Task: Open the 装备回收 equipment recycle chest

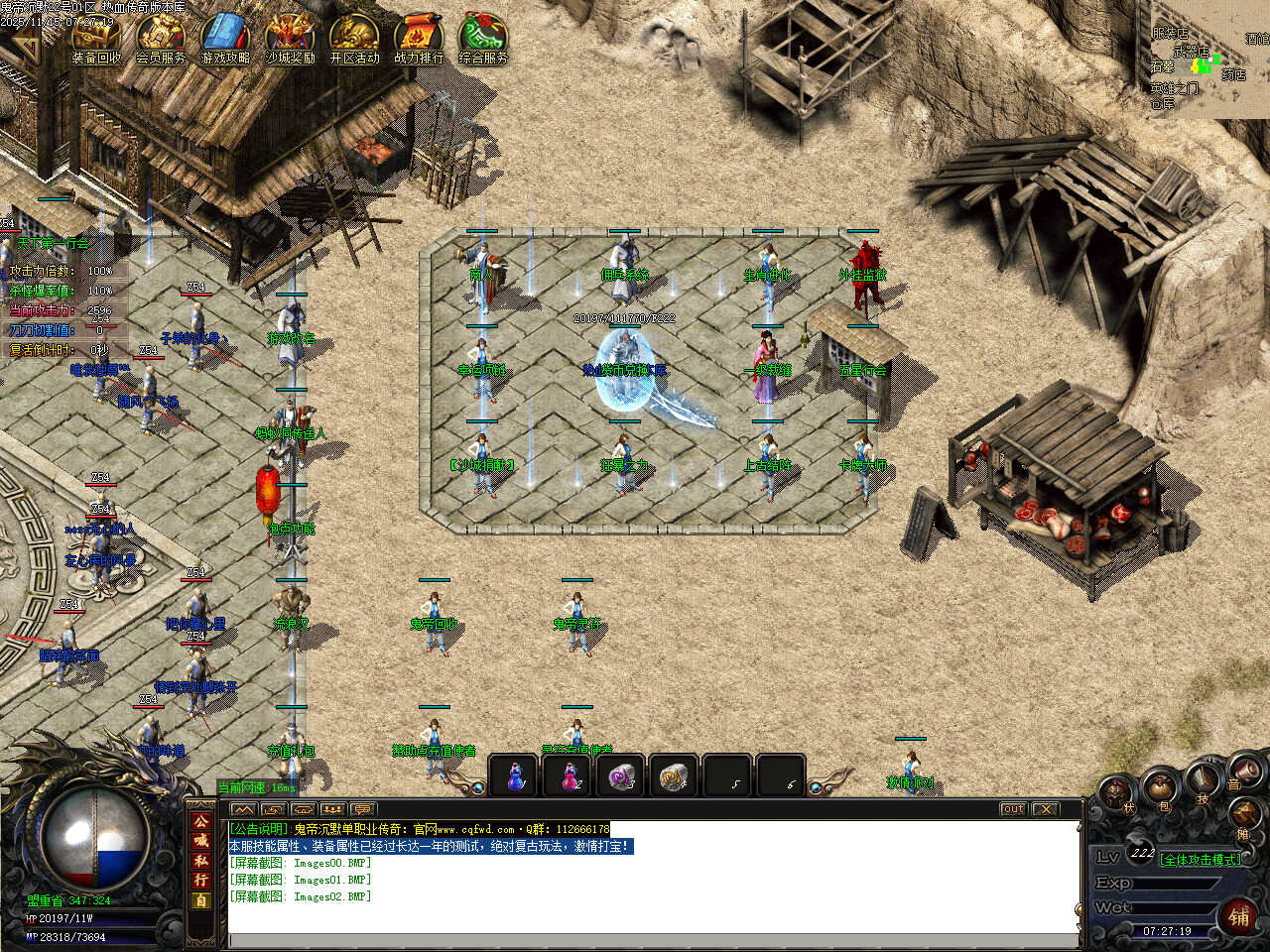Action: [96, 38]
